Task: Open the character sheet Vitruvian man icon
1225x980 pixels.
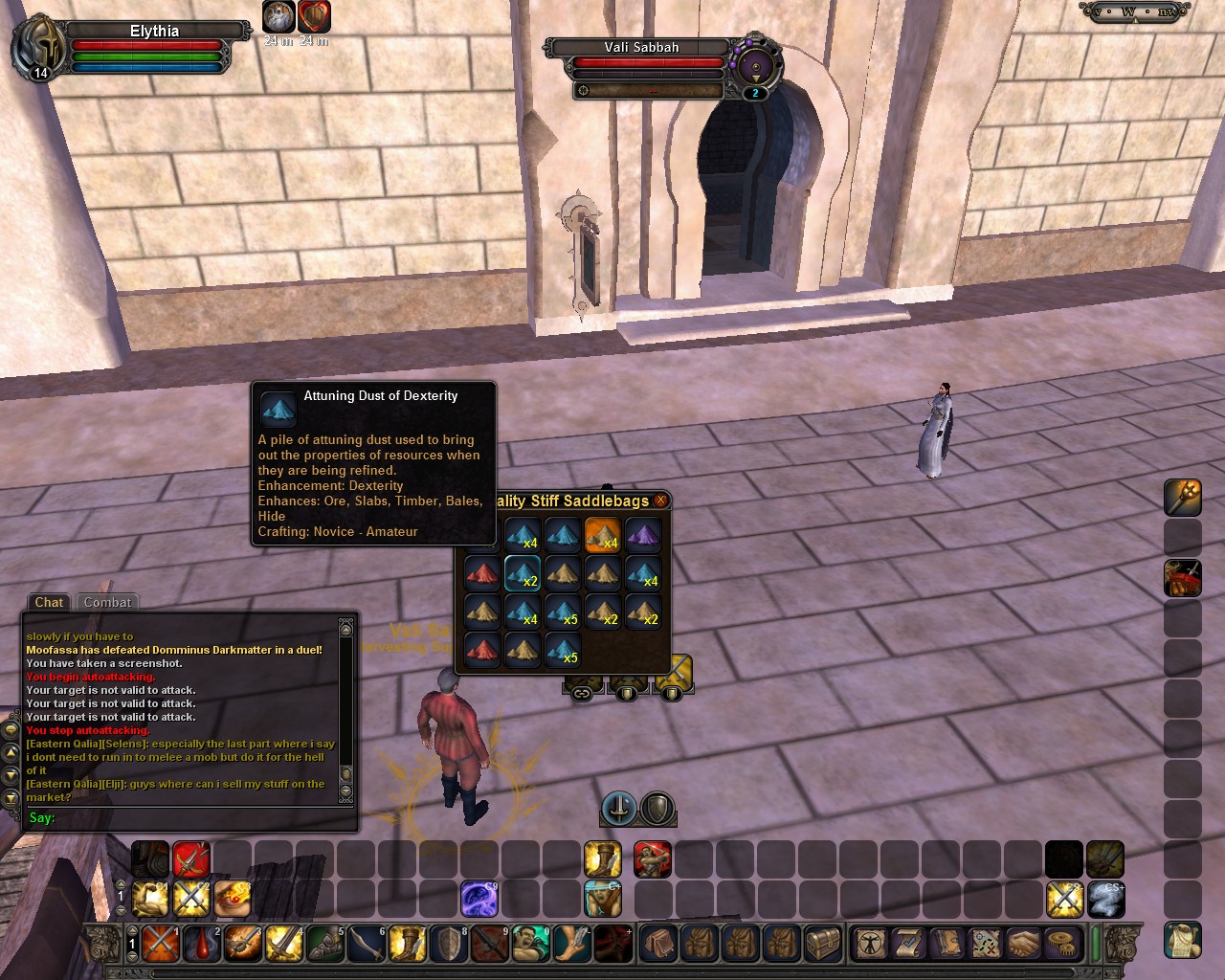Action: [871, 943]
